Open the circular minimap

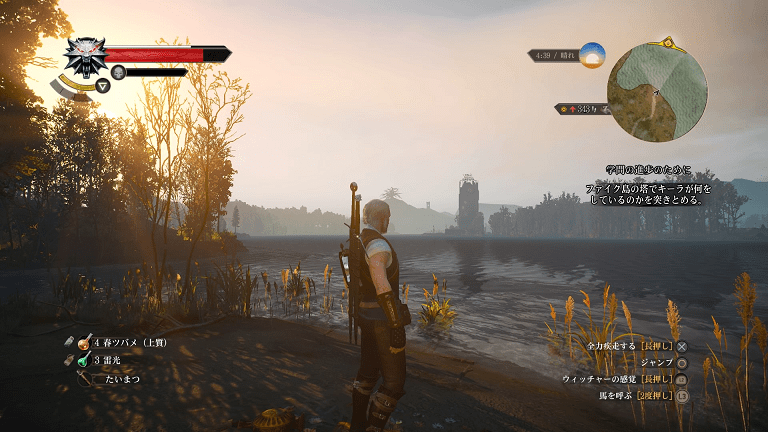[x=657, y=93]
